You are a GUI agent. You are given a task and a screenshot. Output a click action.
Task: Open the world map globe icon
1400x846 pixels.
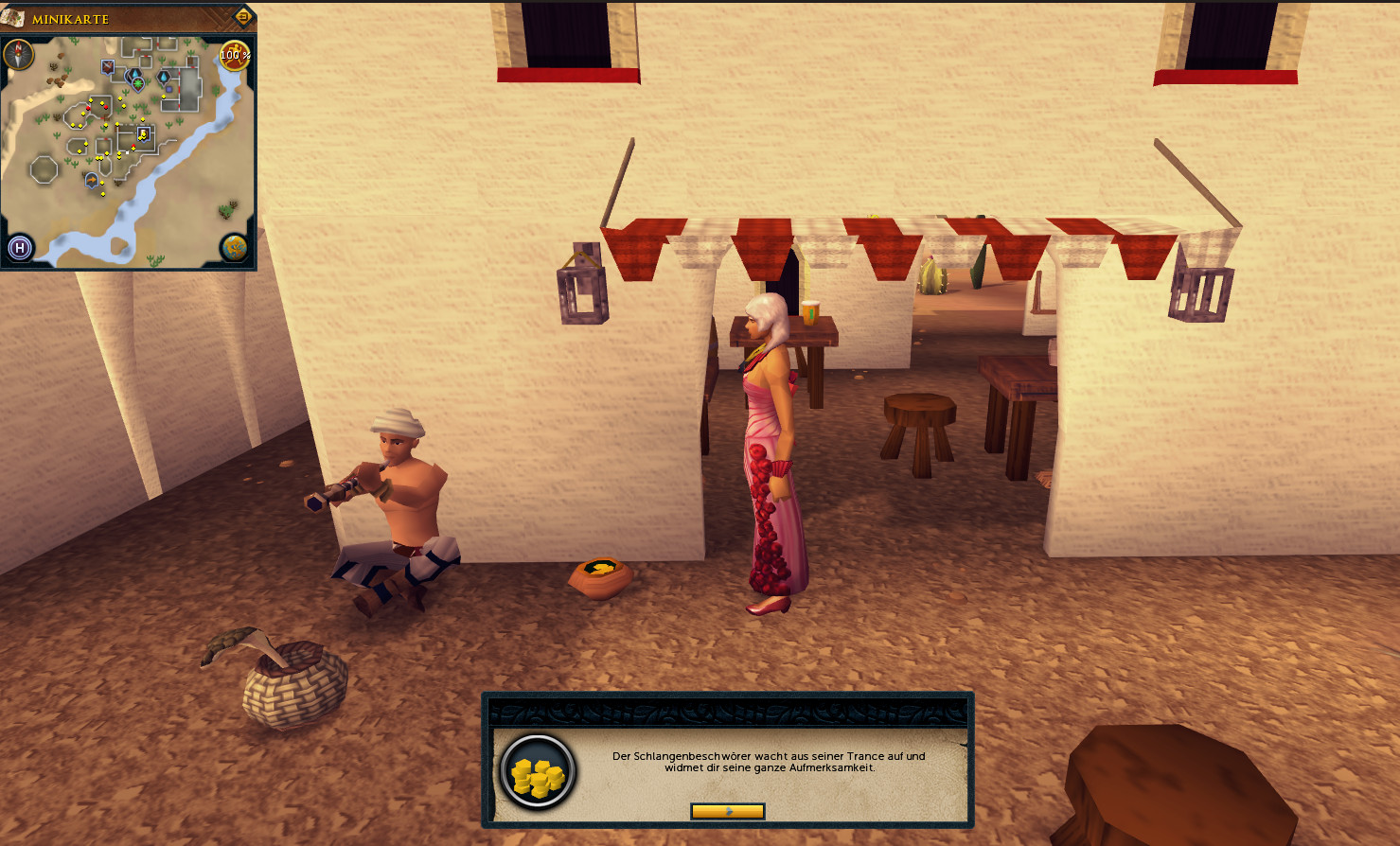coord(234,248)
